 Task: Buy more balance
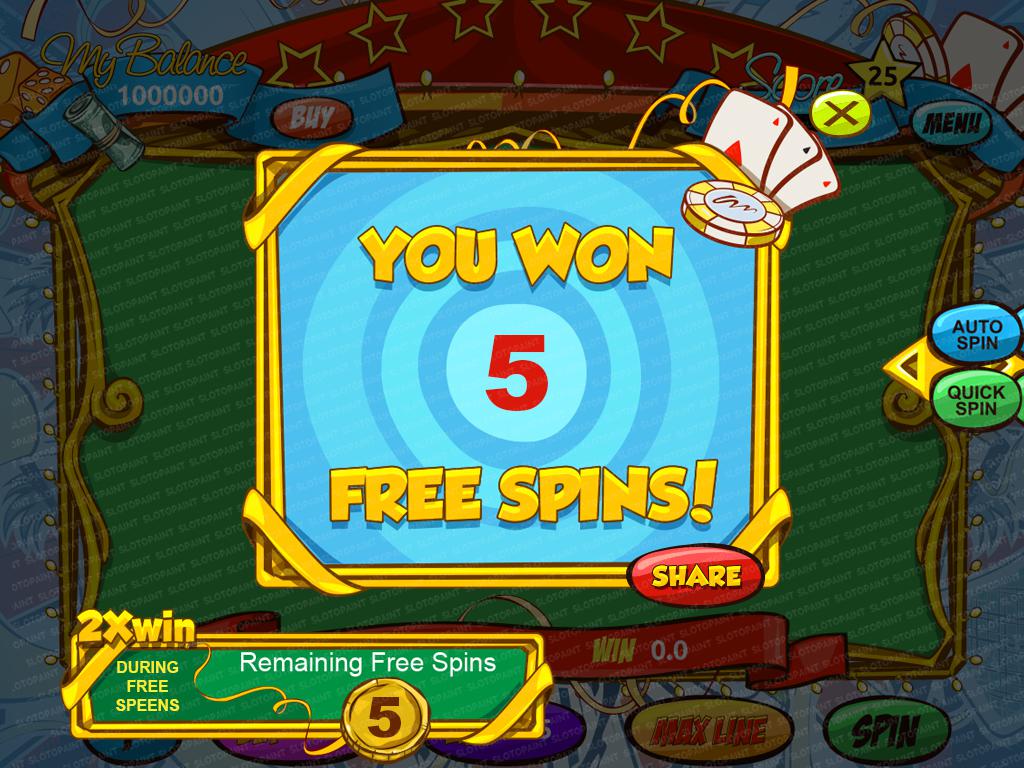click(x=311, y=117)
